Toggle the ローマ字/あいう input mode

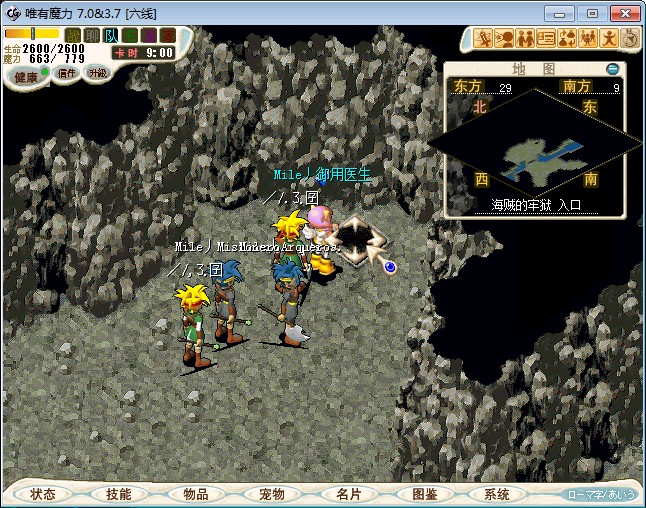[x=601, y=495]
